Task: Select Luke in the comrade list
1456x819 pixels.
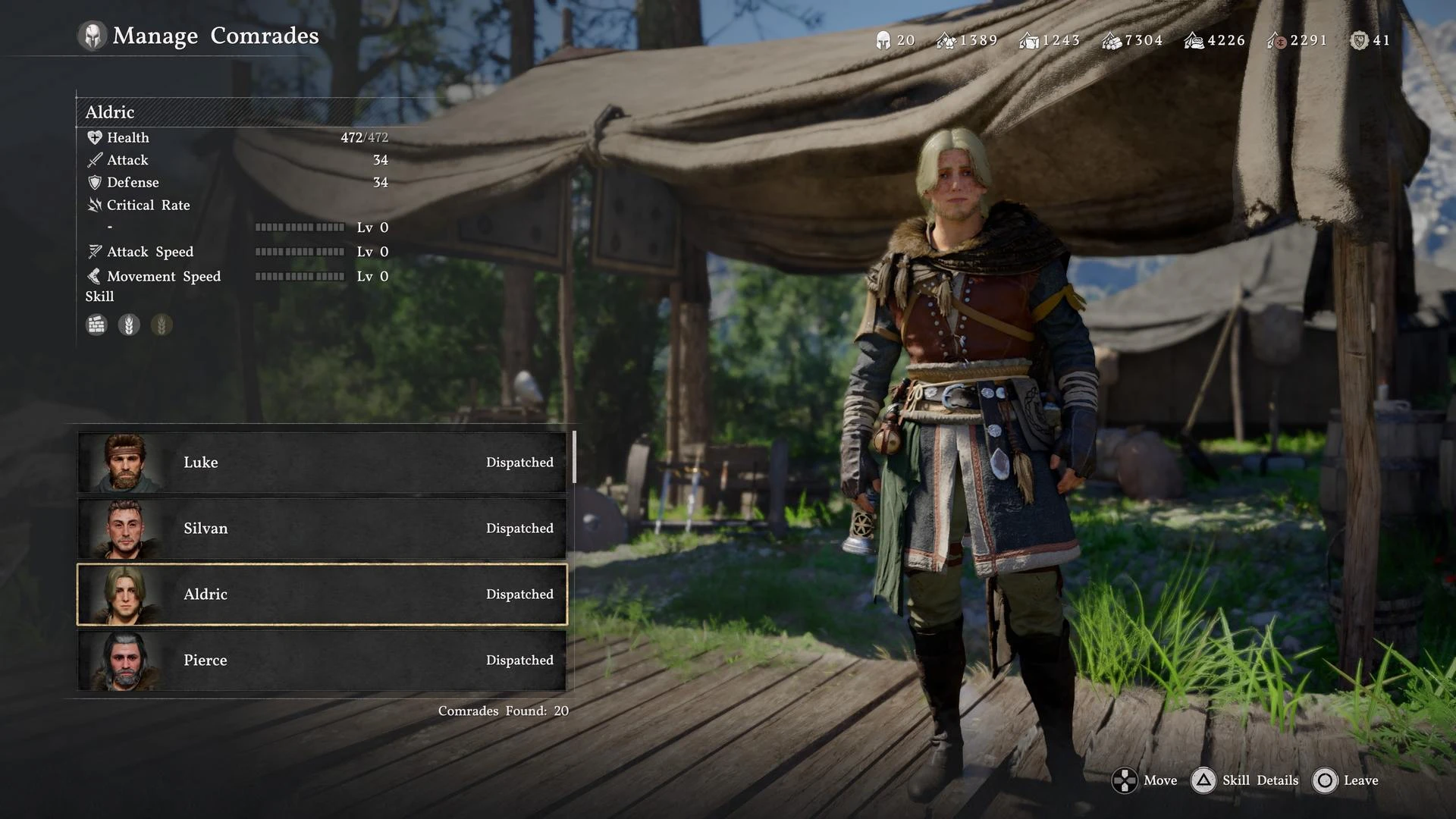Action: [x=322, y=463]
